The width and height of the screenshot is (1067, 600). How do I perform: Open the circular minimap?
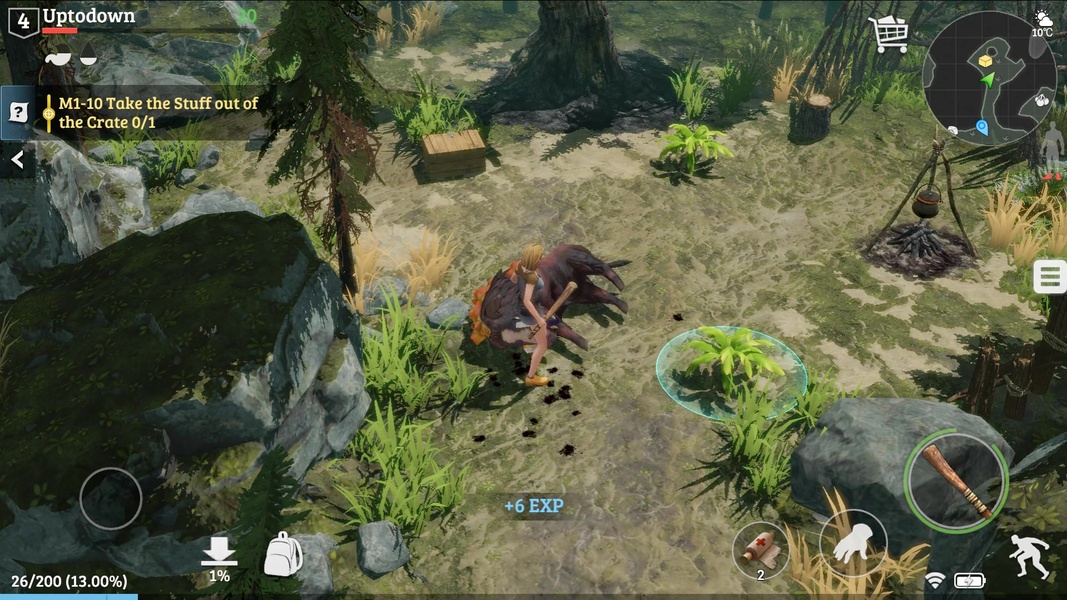pos(988,78)
